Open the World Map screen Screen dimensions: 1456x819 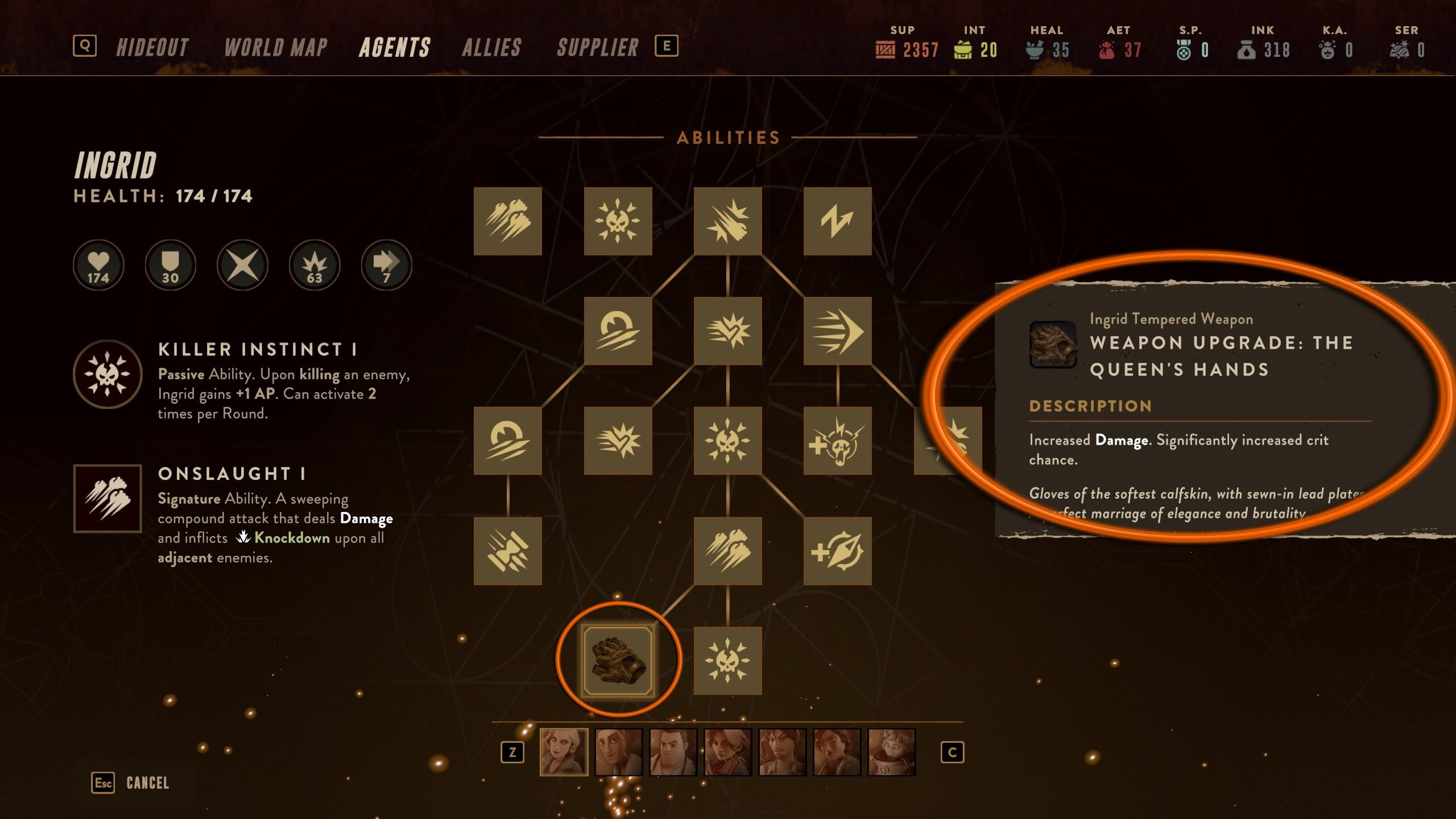(275, 47)
